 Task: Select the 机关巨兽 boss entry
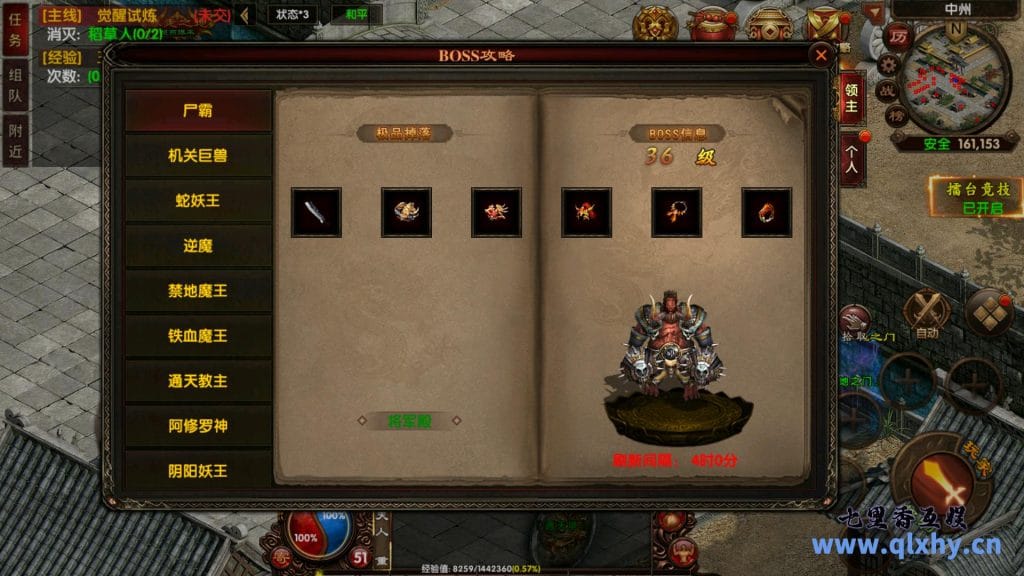coord(198,155)
